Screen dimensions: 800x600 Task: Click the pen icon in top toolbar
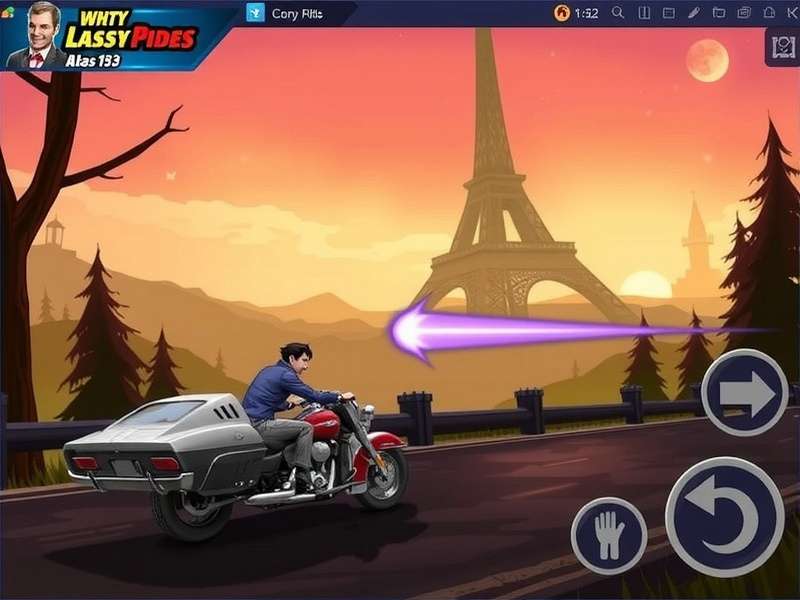[x=694, y=13]
